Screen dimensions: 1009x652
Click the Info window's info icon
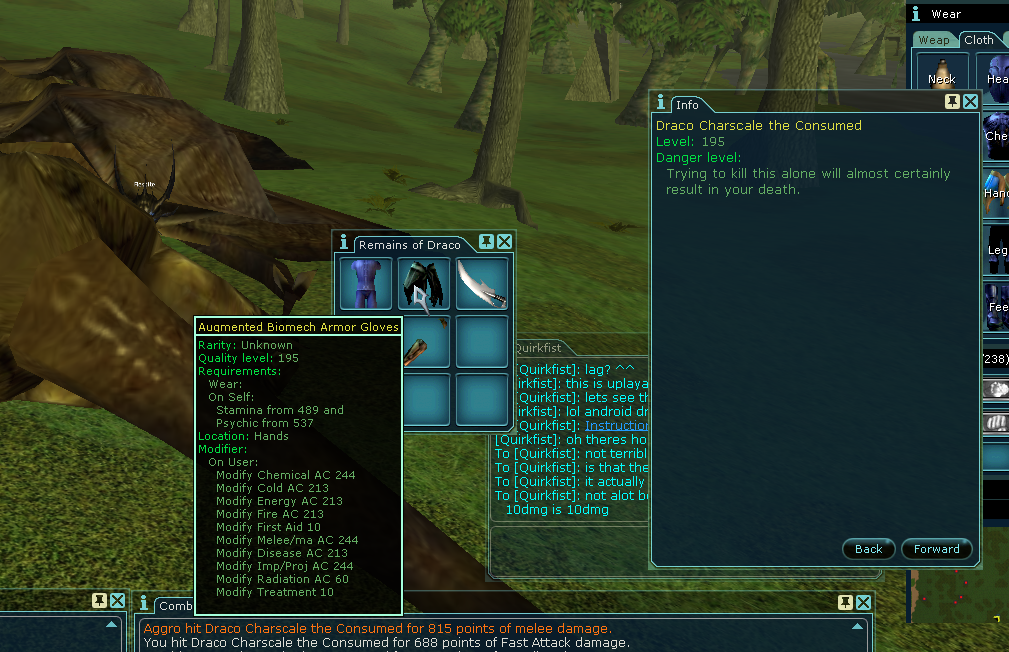[x=661, y=102]
